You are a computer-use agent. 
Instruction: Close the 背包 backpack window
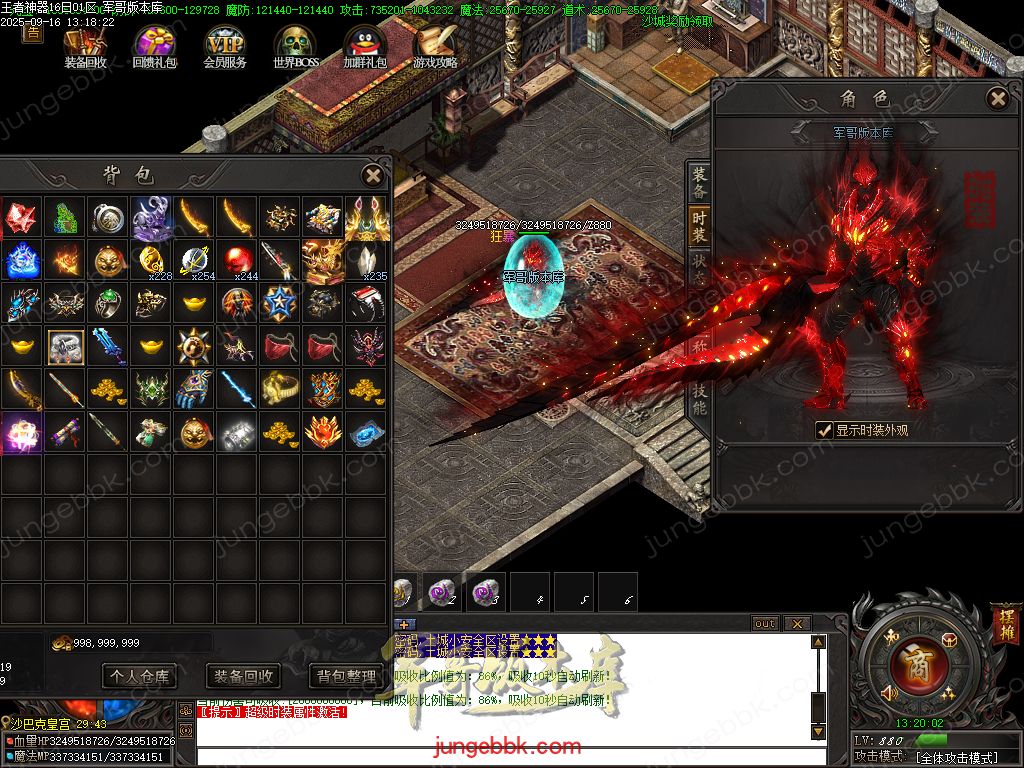pos(372,176)
